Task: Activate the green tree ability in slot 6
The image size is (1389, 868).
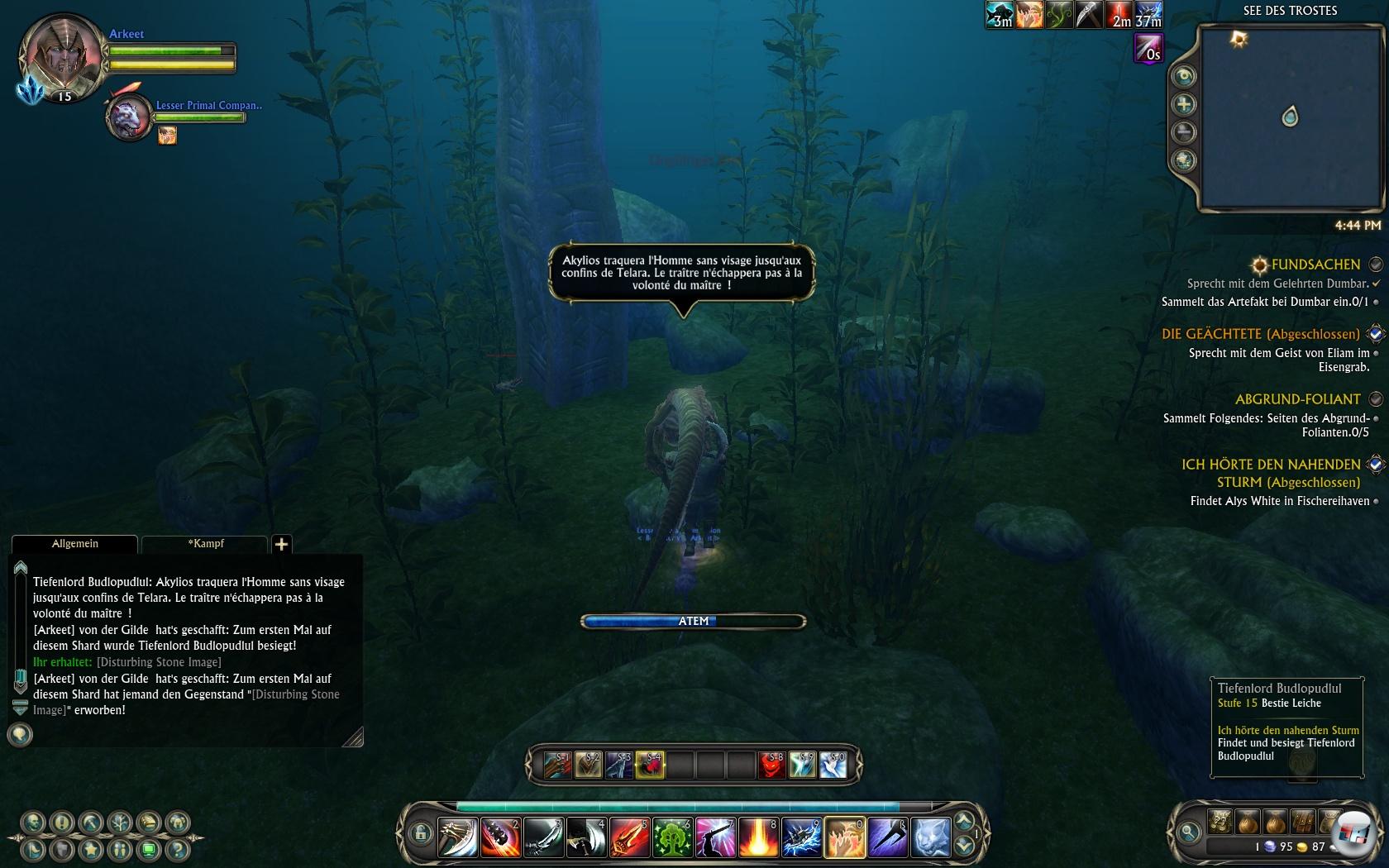Action: (x=672, y=837)
